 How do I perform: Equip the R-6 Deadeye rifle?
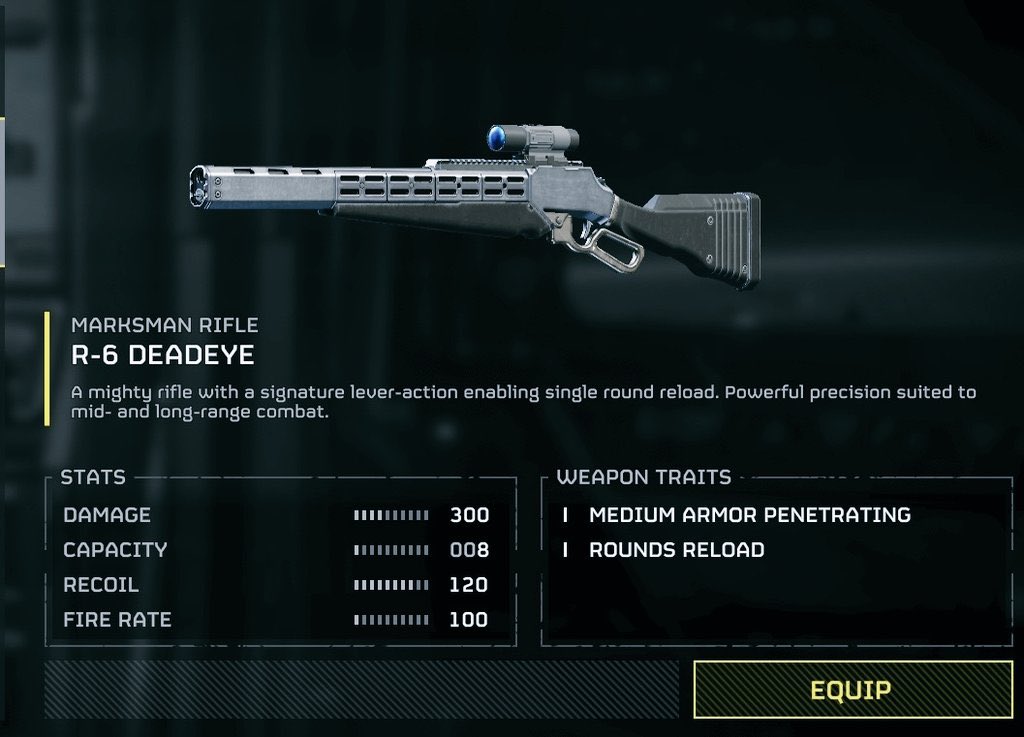851,689
